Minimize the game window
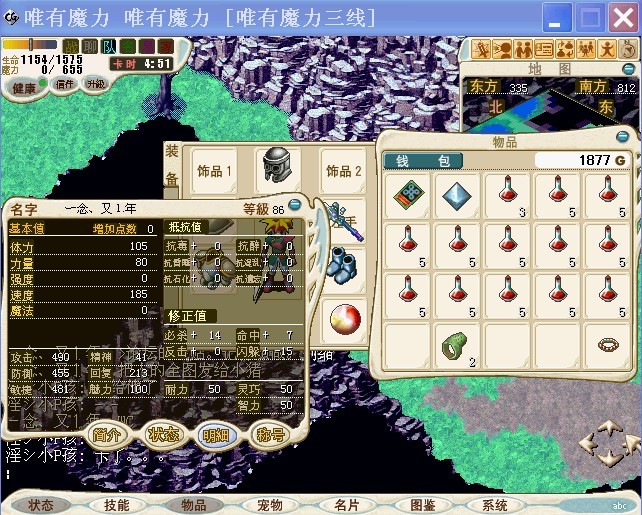 (x=558, y=17)
